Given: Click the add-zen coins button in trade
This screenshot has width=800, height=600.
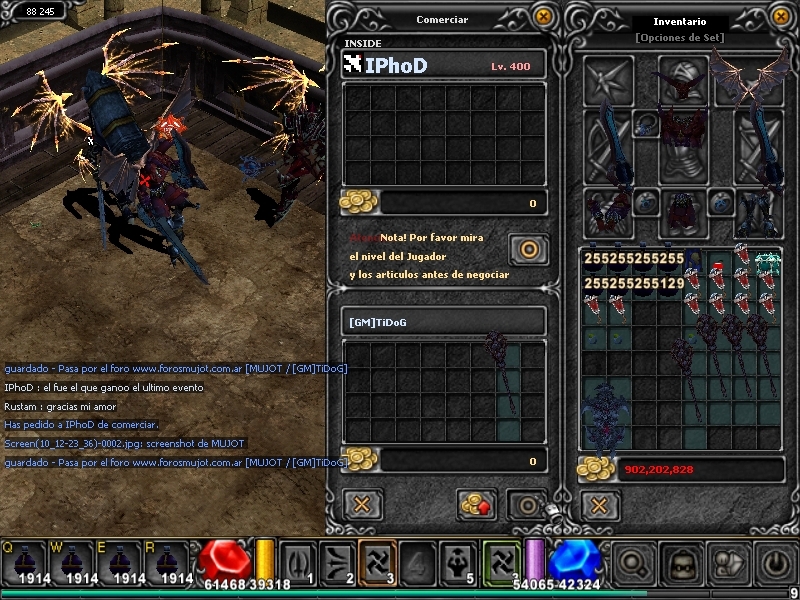Looking at the screenshot, I should pos(477,504).
